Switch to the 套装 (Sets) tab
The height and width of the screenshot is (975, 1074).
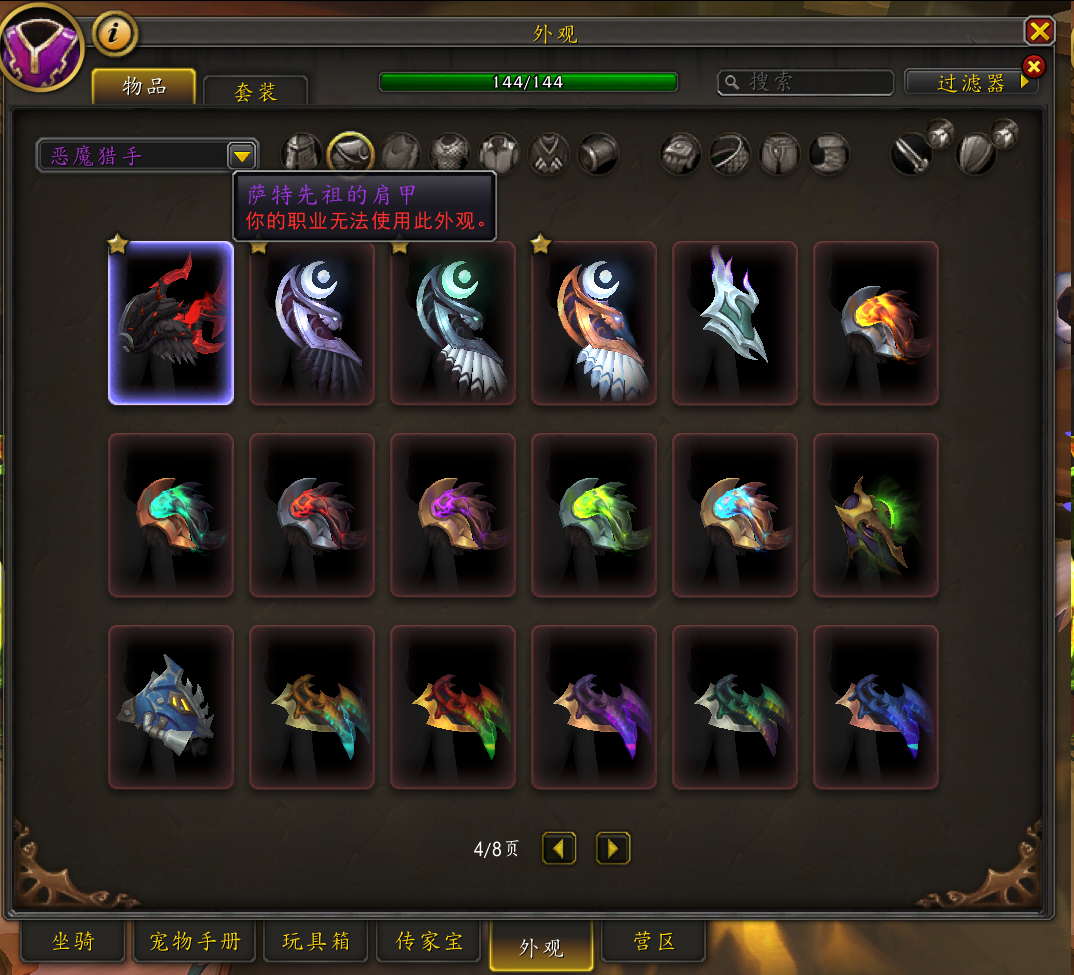pos(255,92)
